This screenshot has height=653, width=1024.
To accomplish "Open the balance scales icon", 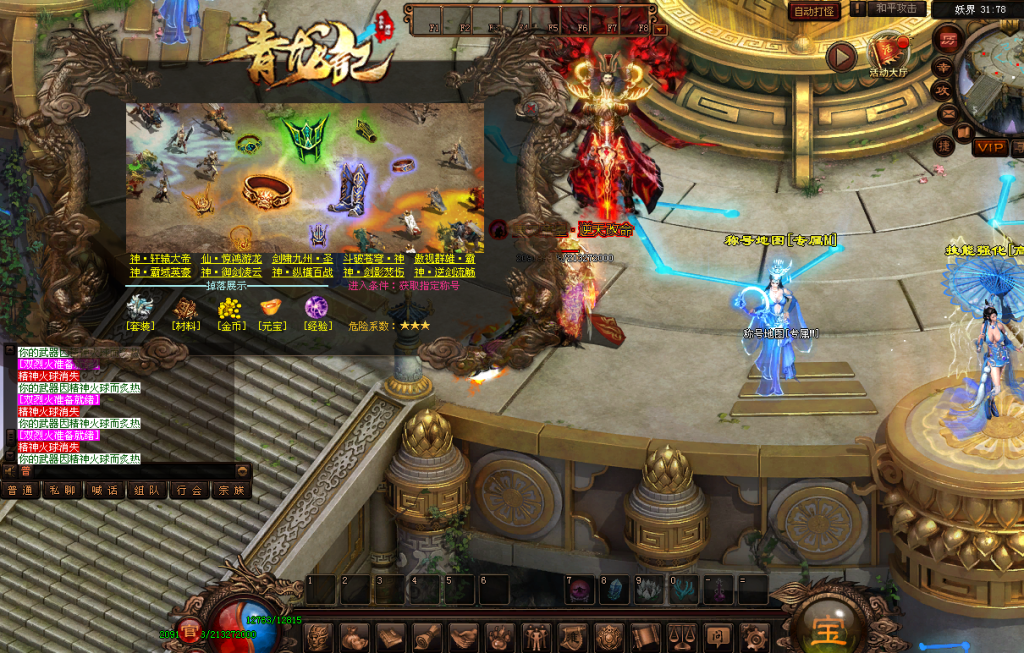I will click(x=682, y=636).
